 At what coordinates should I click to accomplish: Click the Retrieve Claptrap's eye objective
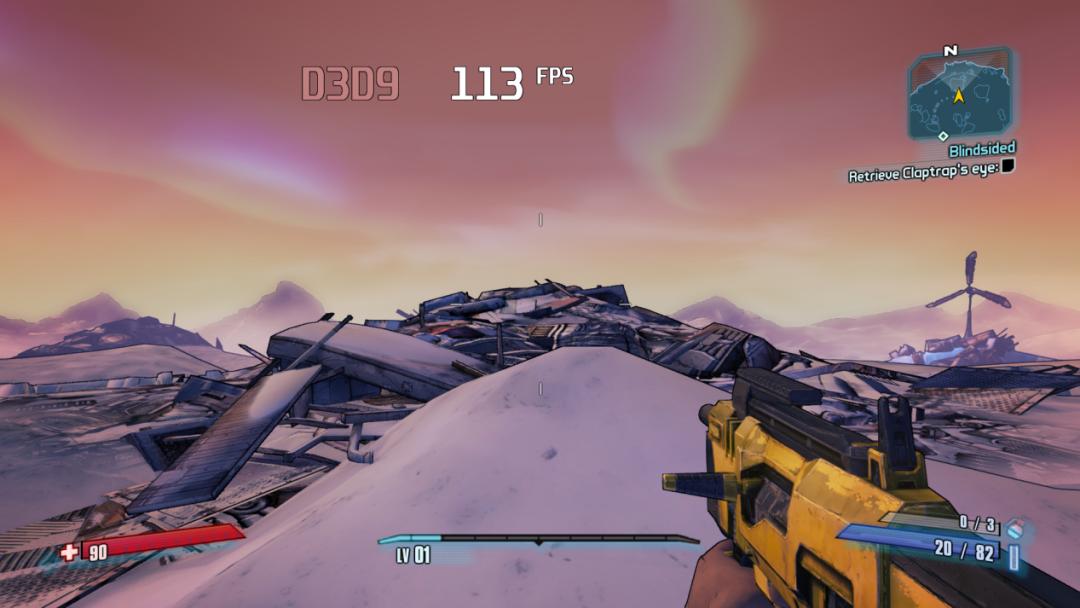coord(922,175)
